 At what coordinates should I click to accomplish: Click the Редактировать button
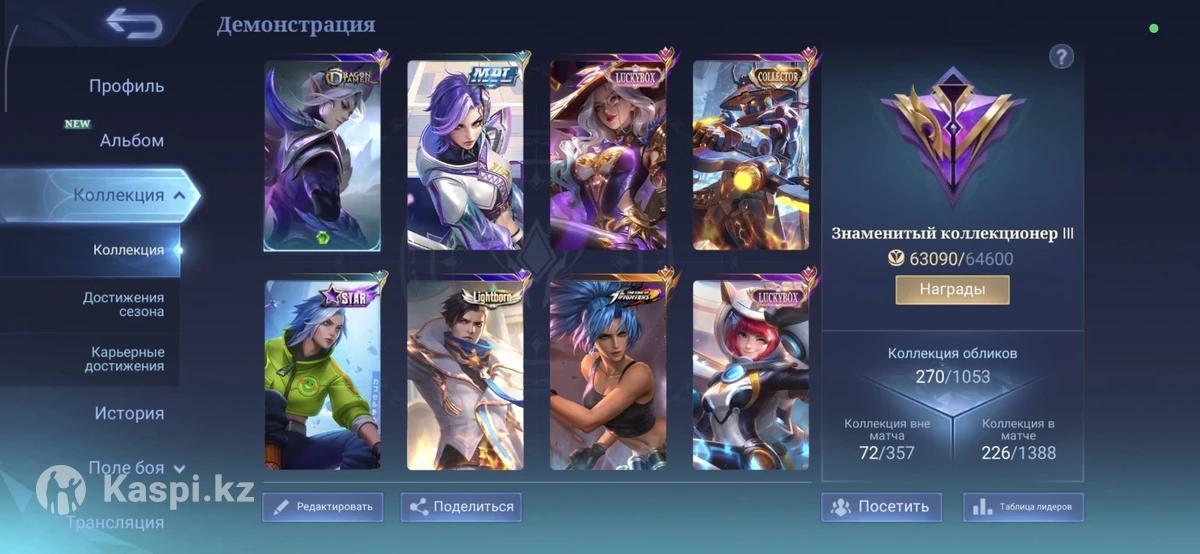tap(323, 507)
